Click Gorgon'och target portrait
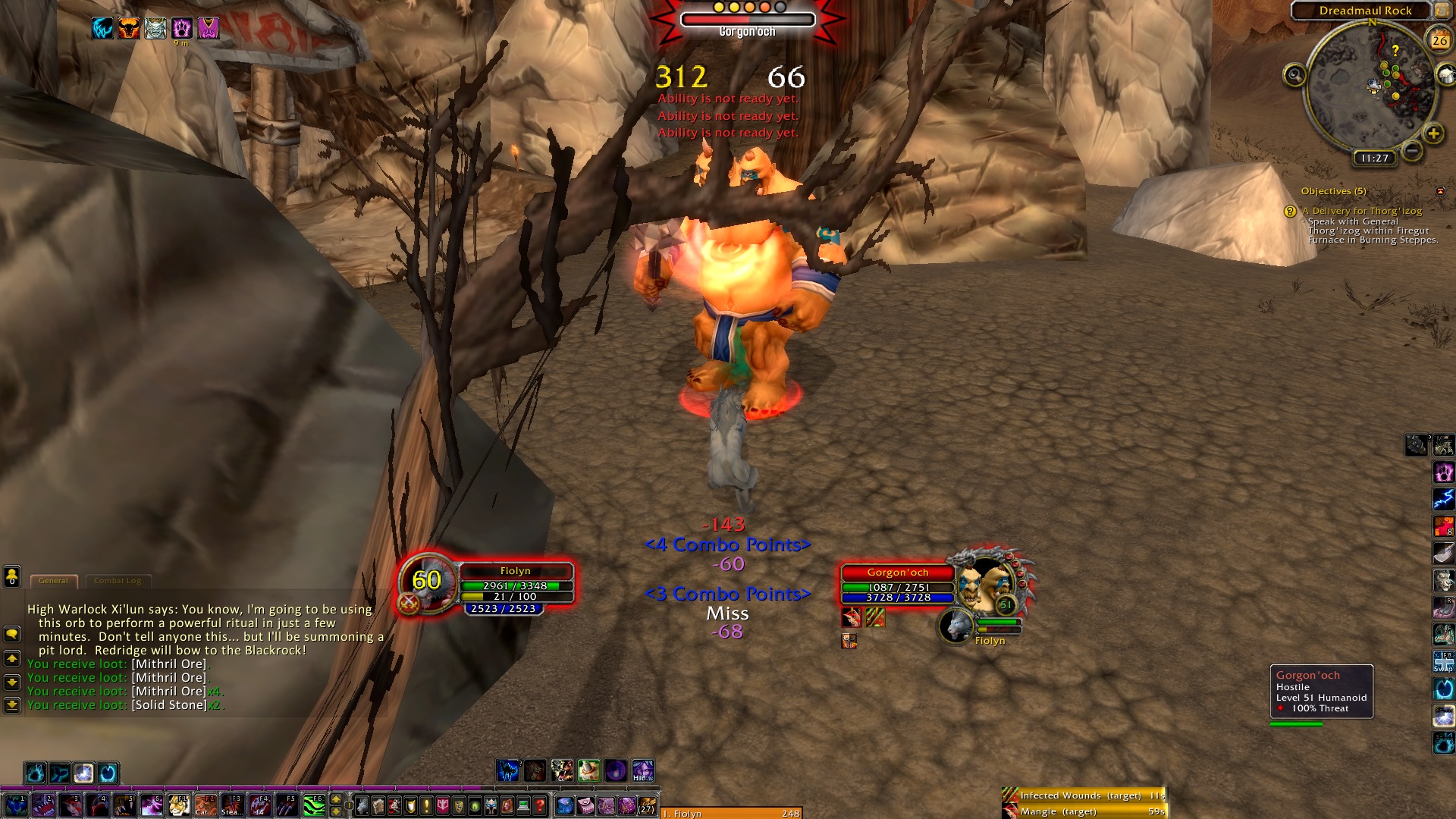The width and height of the screenshot is (1456, 819). coord(984,585)
